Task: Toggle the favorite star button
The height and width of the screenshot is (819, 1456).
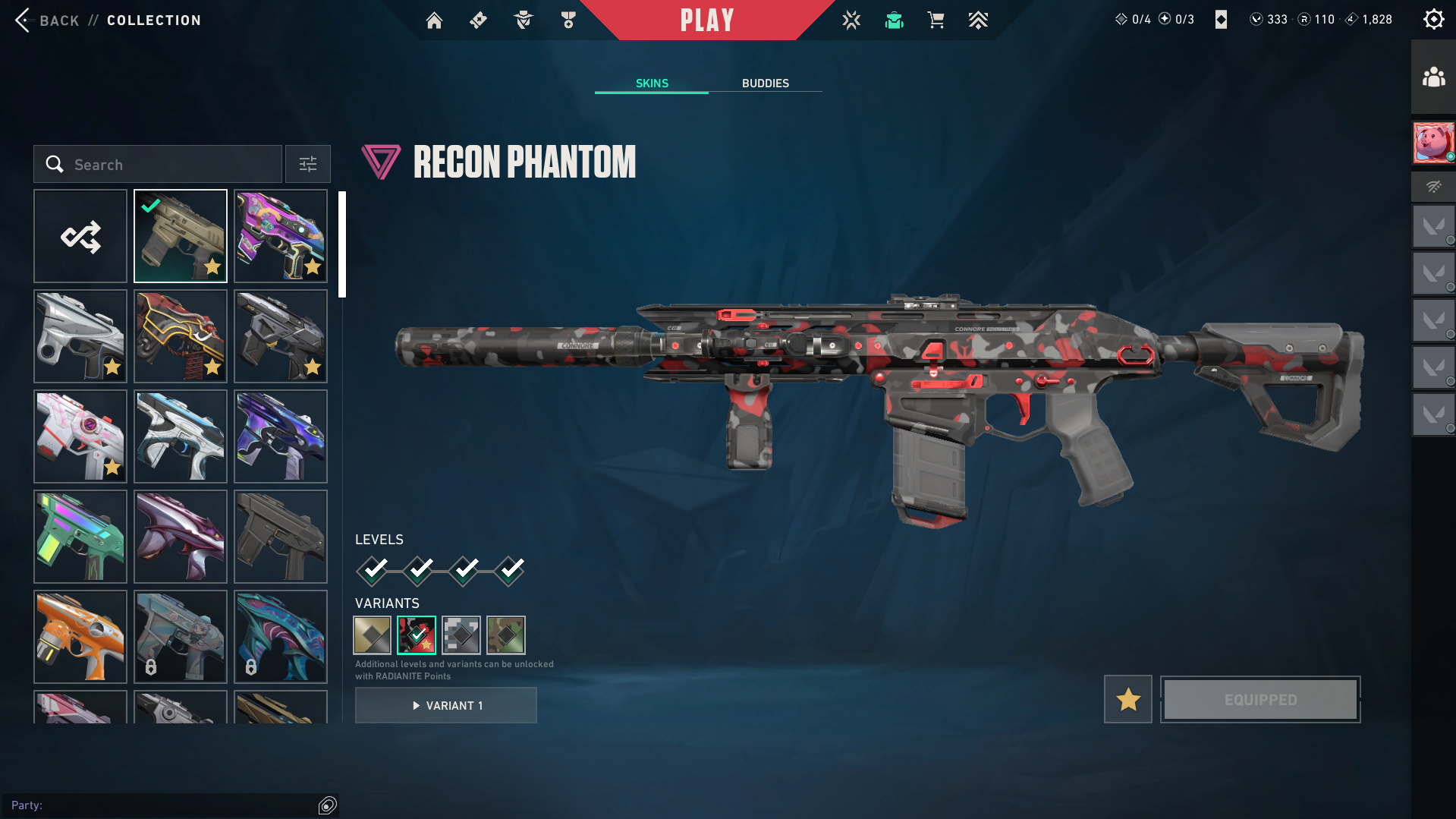Action: click(1128, 699)
